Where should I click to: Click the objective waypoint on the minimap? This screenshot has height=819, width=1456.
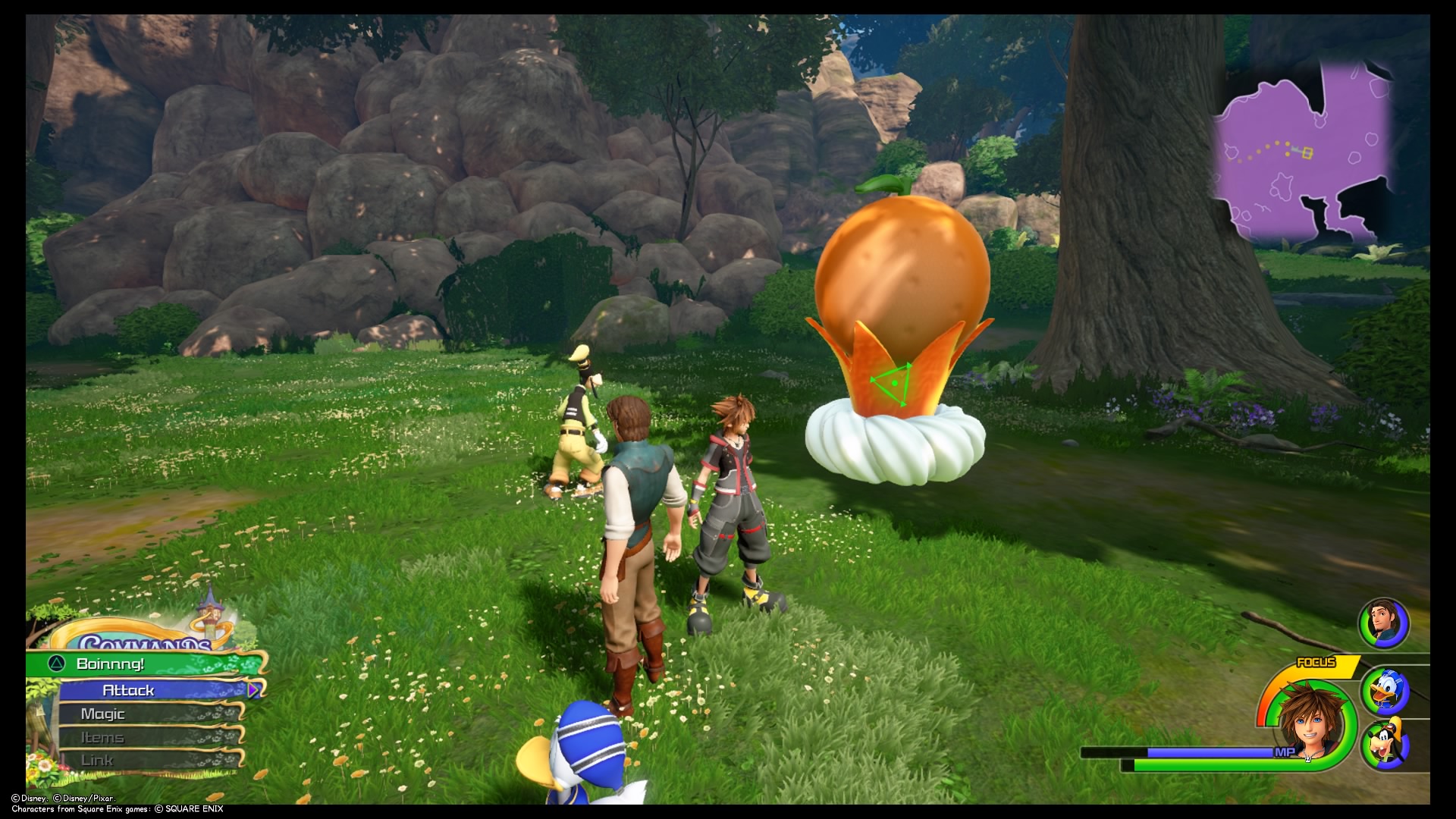click(x=1307, y=152)
